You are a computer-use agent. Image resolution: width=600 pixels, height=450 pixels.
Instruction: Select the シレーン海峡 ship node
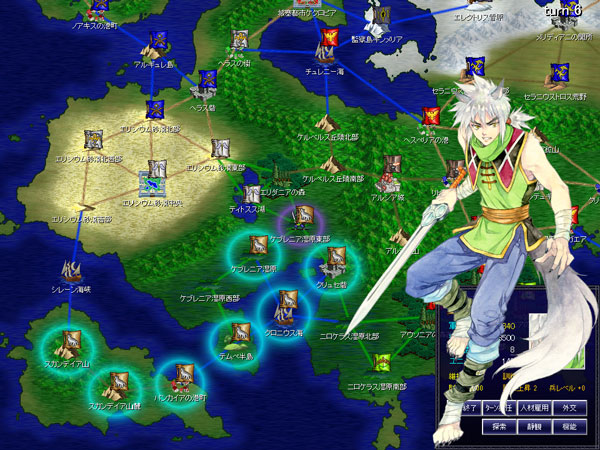pos(72,270)
